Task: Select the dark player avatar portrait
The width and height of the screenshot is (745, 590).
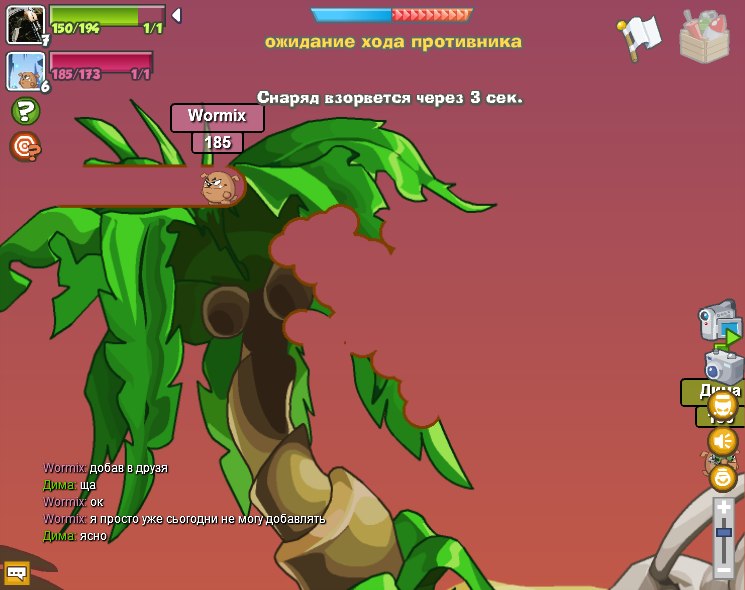Action: click(25, 24)
